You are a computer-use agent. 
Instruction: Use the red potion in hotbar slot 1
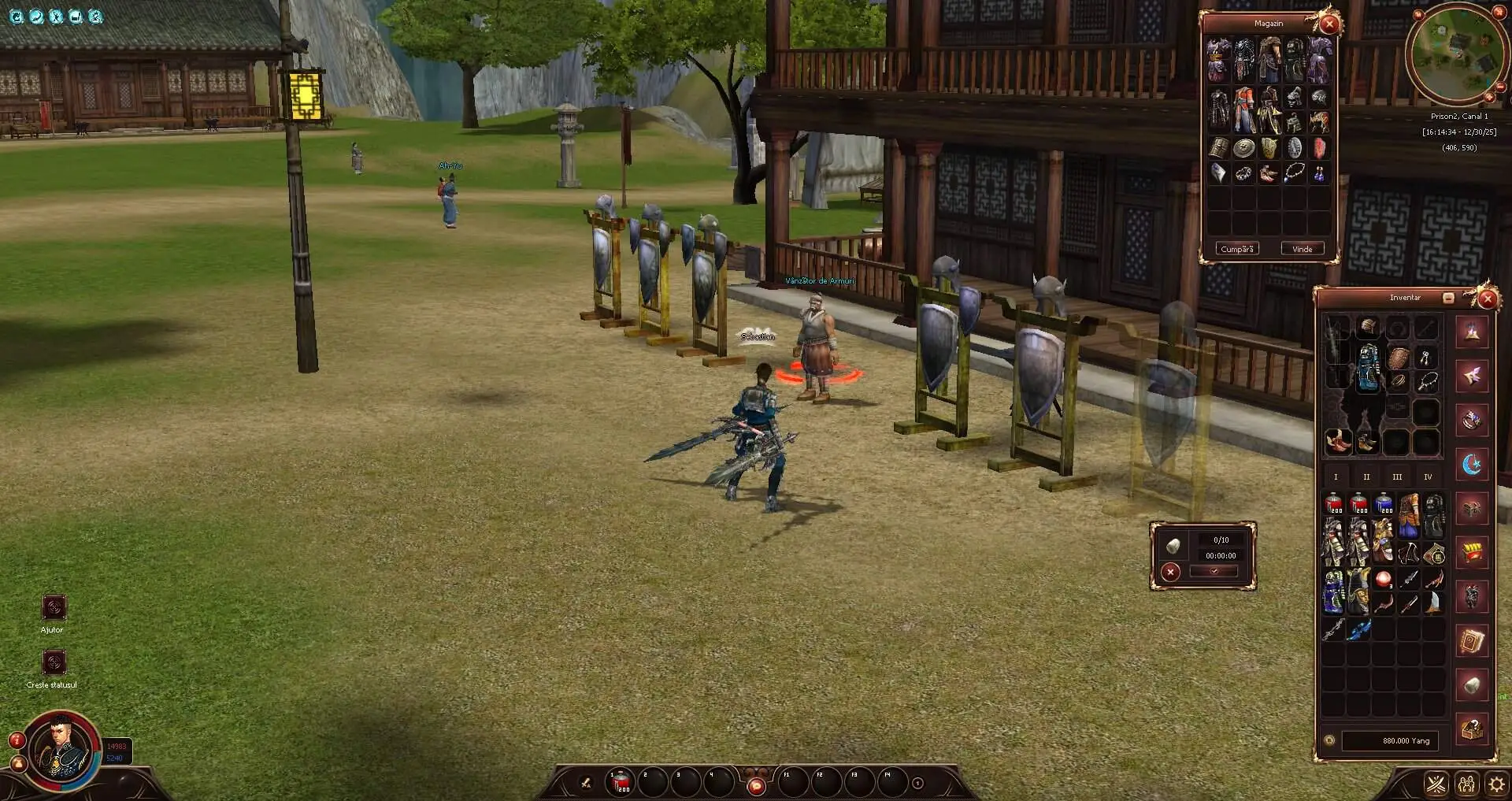(x=621, y=782)
